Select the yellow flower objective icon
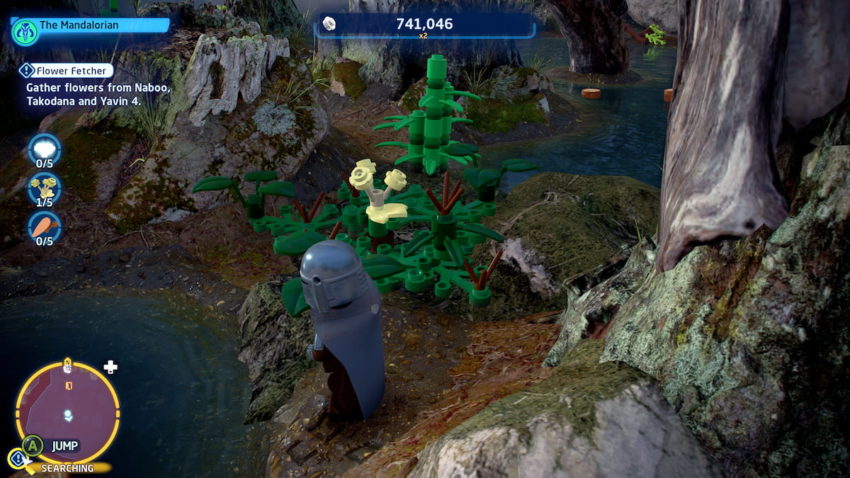850x478 pixels. coord(44,187)
